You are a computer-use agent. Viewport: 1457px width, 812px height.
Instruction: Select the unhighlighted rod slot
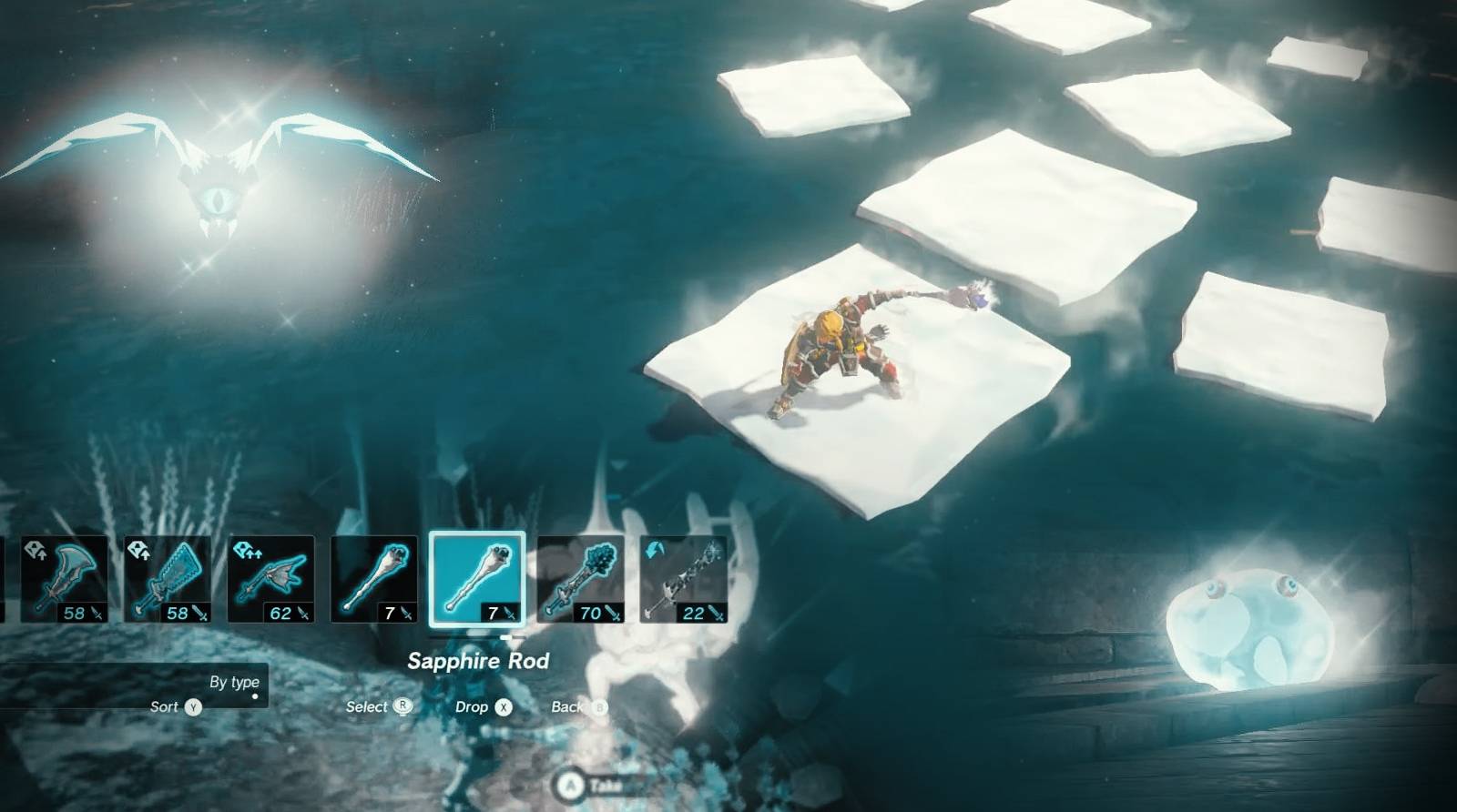[374, 579]
